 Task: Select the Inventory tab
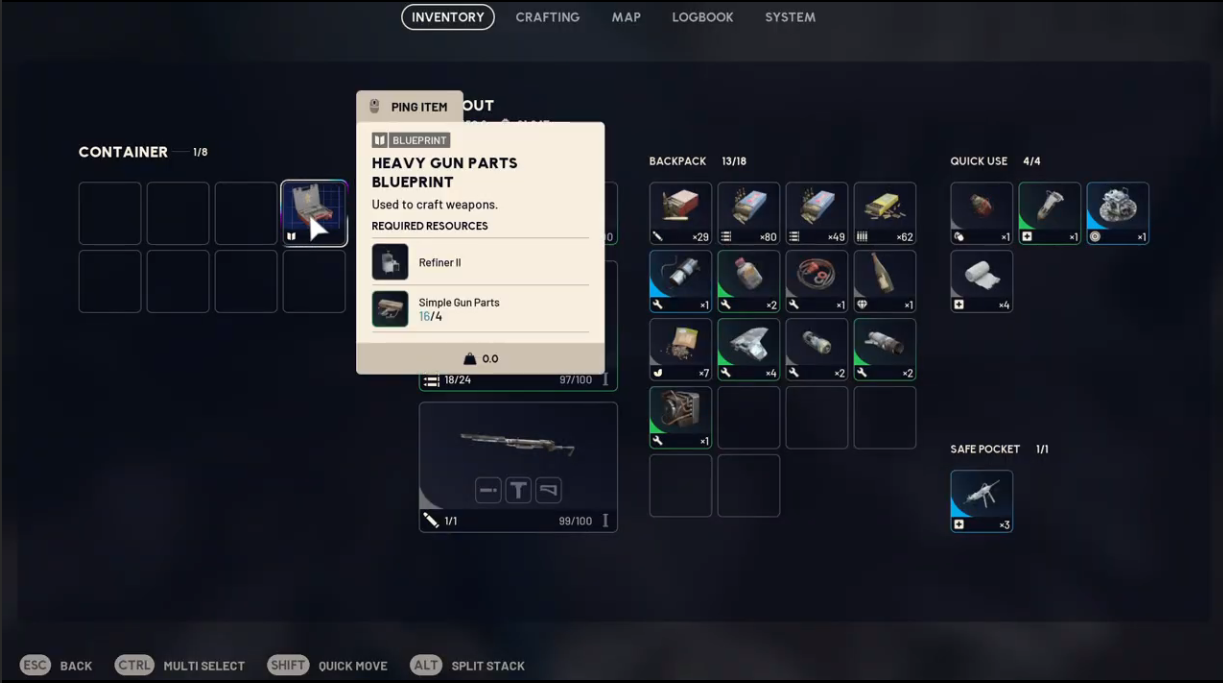pyautogui.click(x=447, y=17)
